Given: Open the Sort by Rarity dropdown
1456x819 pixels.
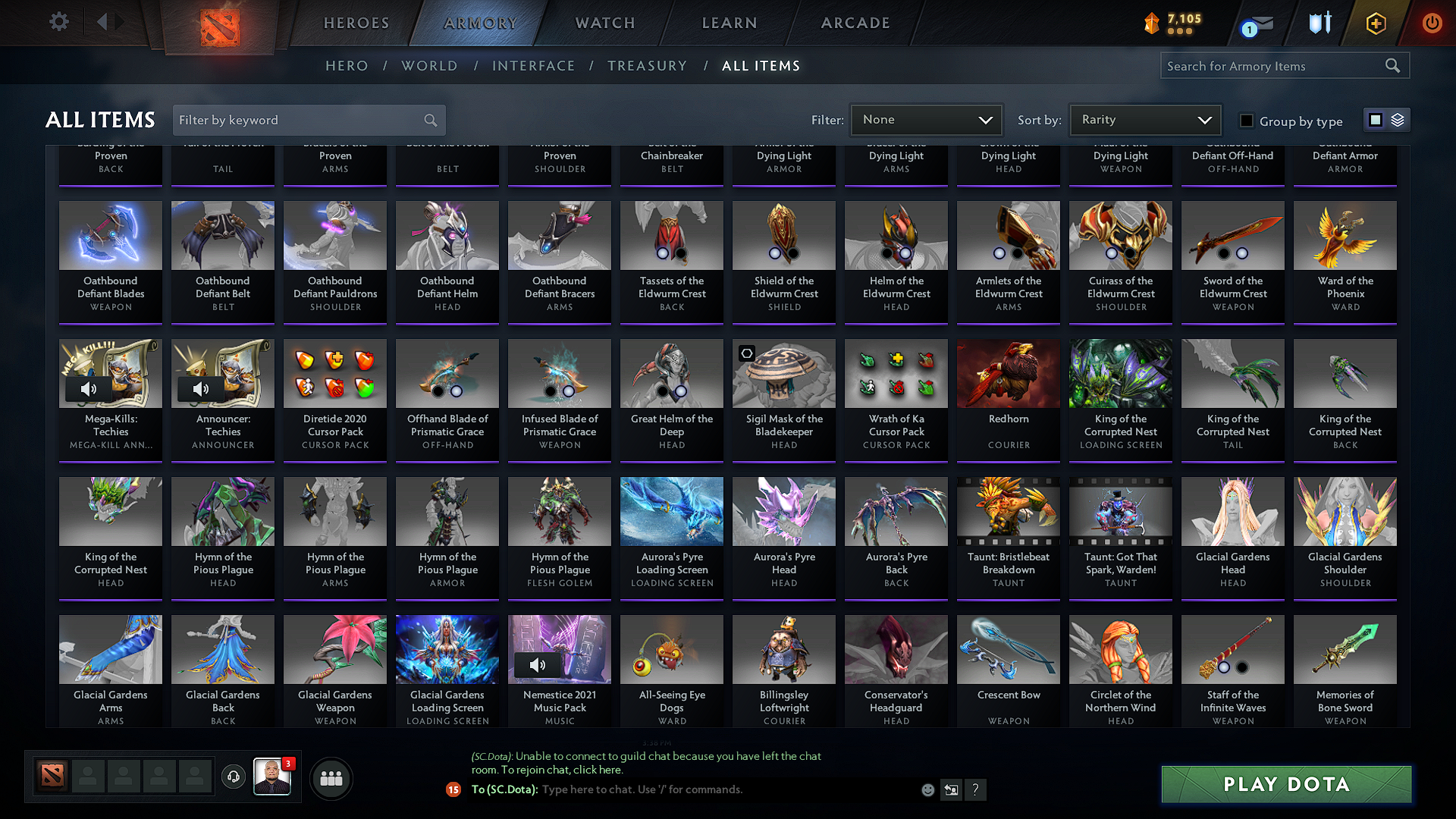Looking at the screenshot, I should point(1144,119).
